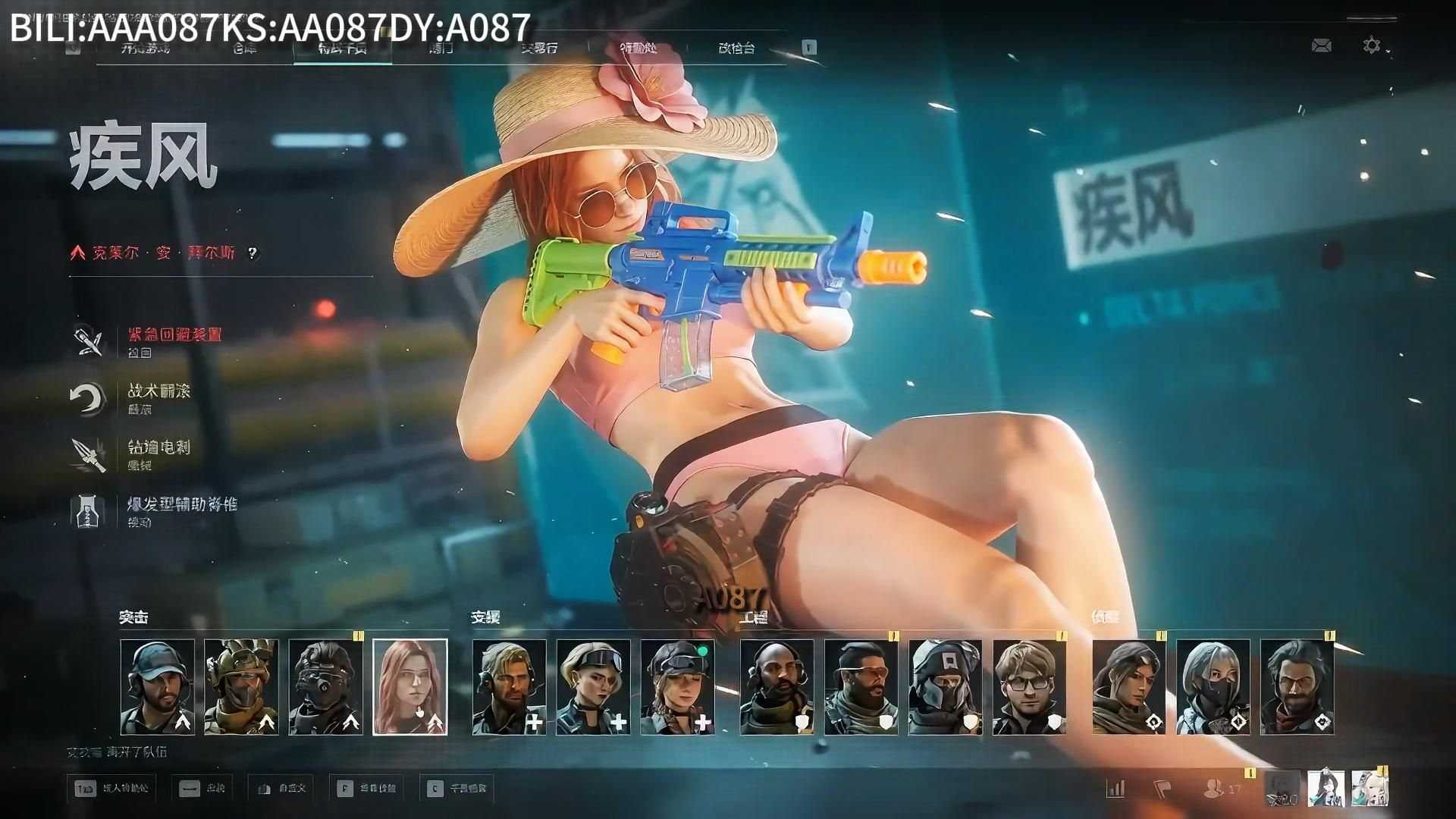Open the 改枪台 gunsmith tab
The image size is (1456, 819).
[736, 49]
